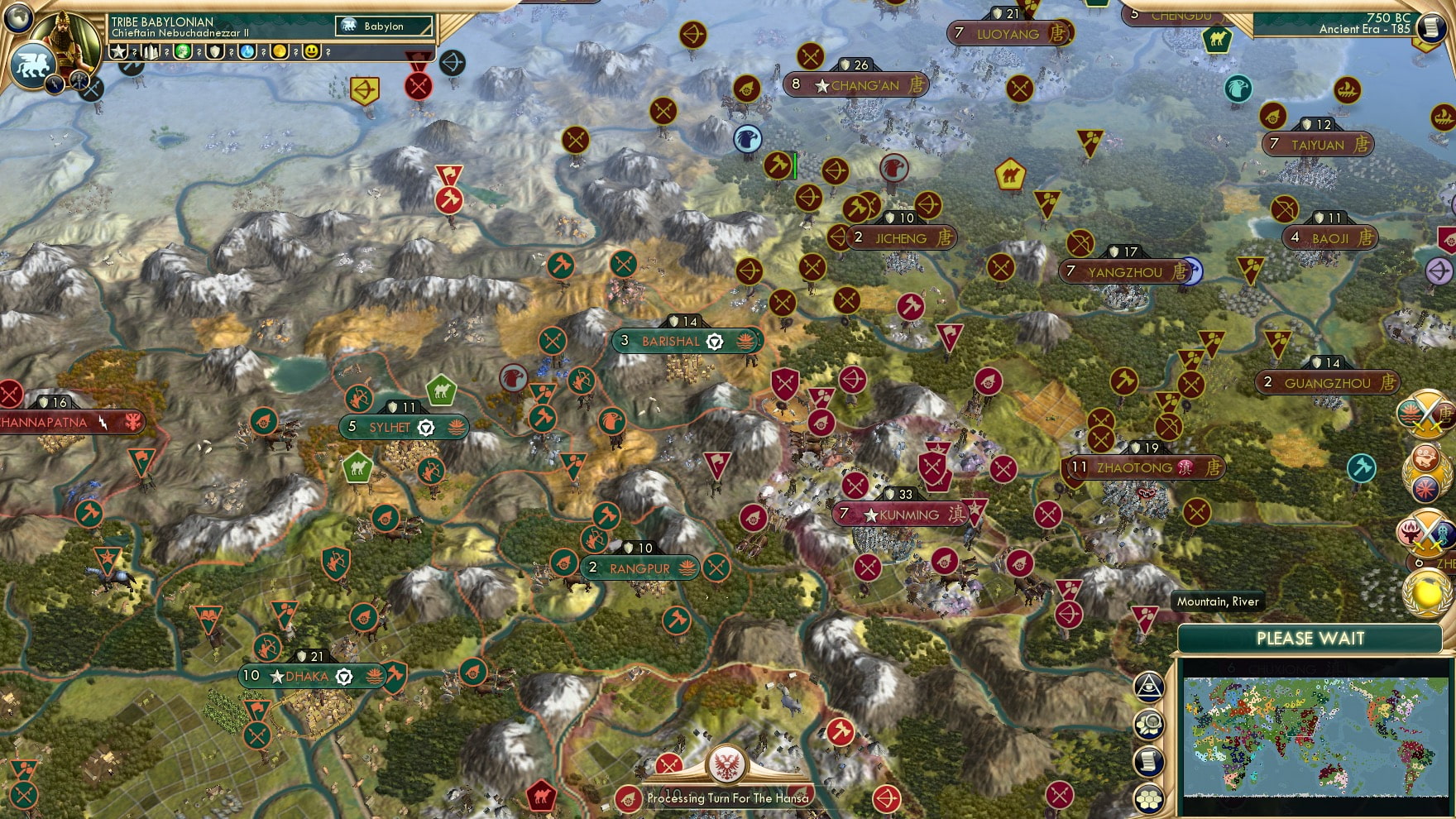
Task: Click Nebuchadnezzar's leader portrait
Action: coord(65,41)
